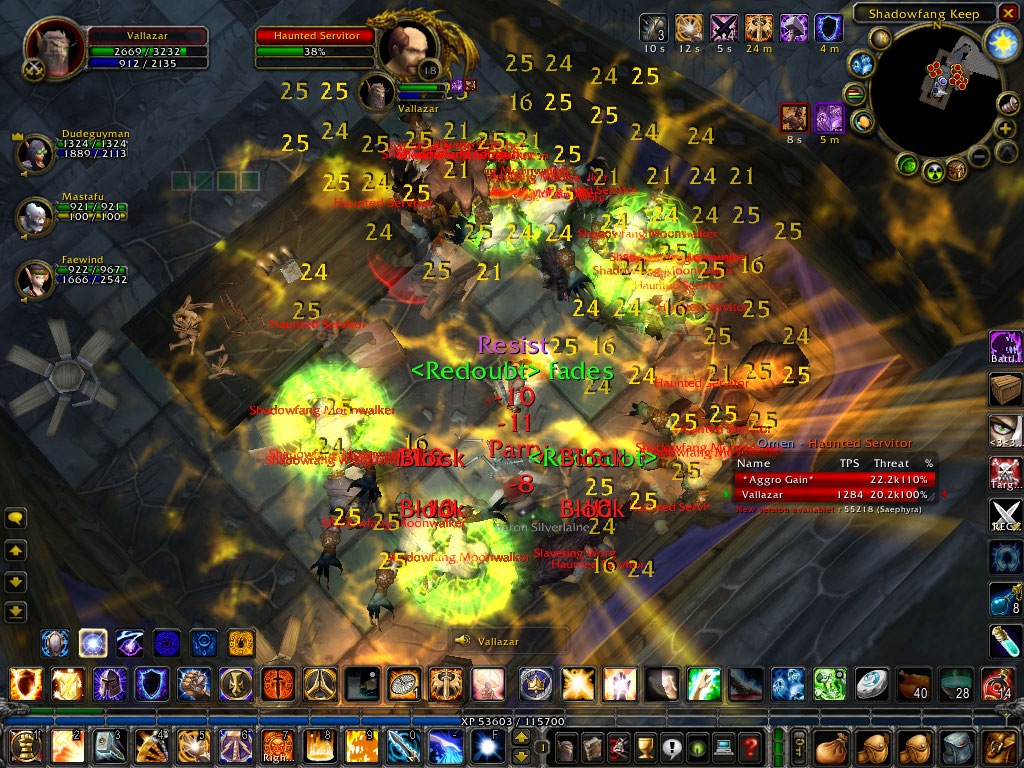Open the red question mark help menu
Image resolution: width=1024 pixels, height=768 pixels.
pos(750,746)
